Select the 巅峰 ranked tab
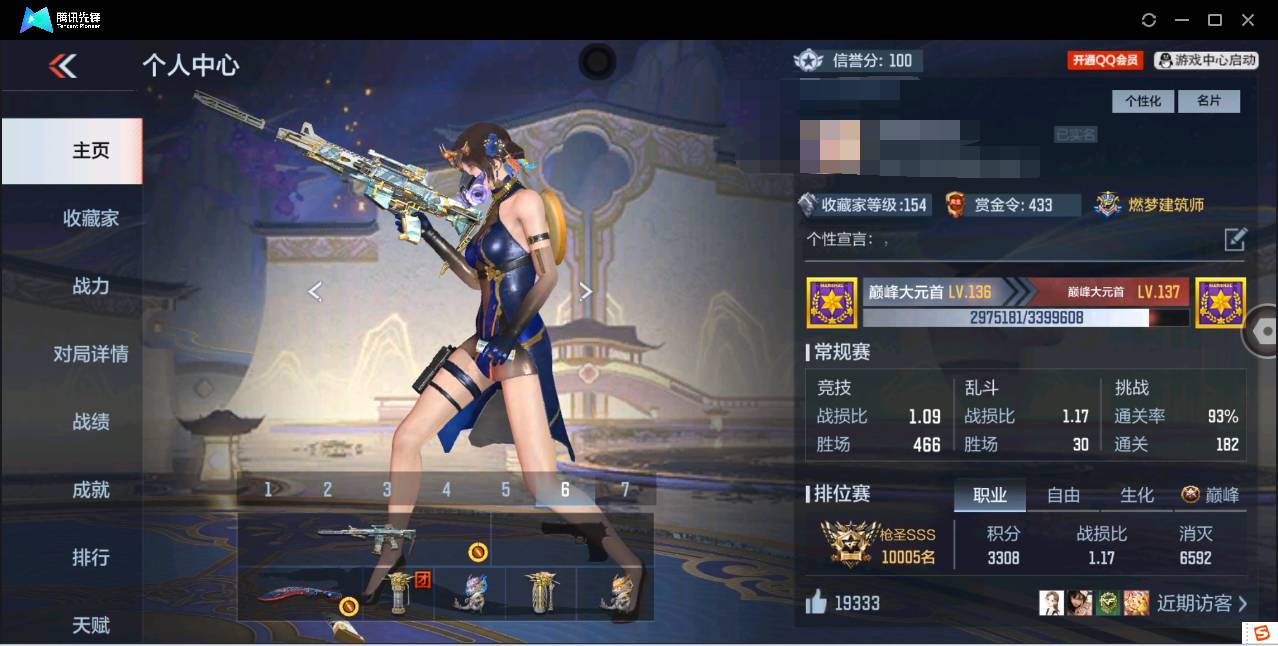 coord(1211,495)
